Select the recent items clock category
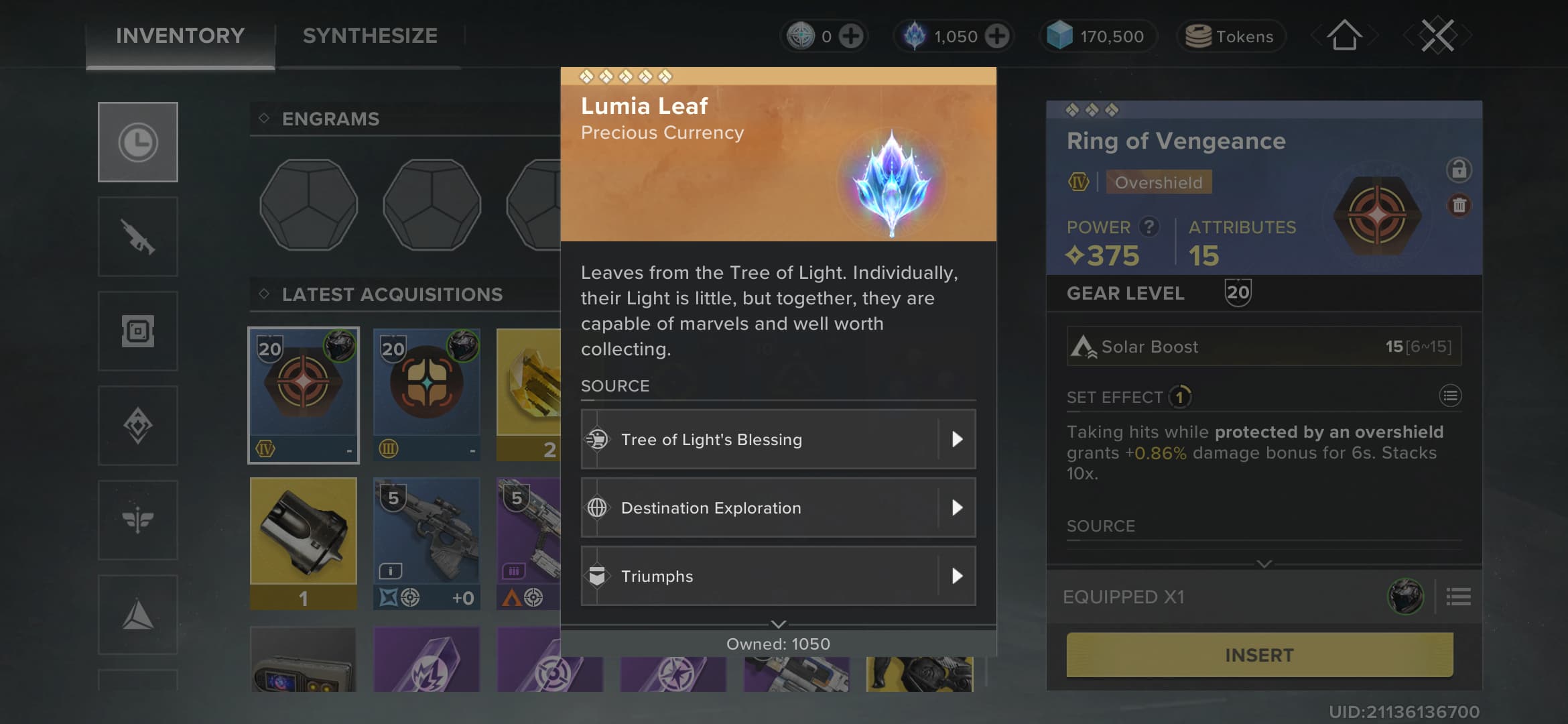 (138, 142)
